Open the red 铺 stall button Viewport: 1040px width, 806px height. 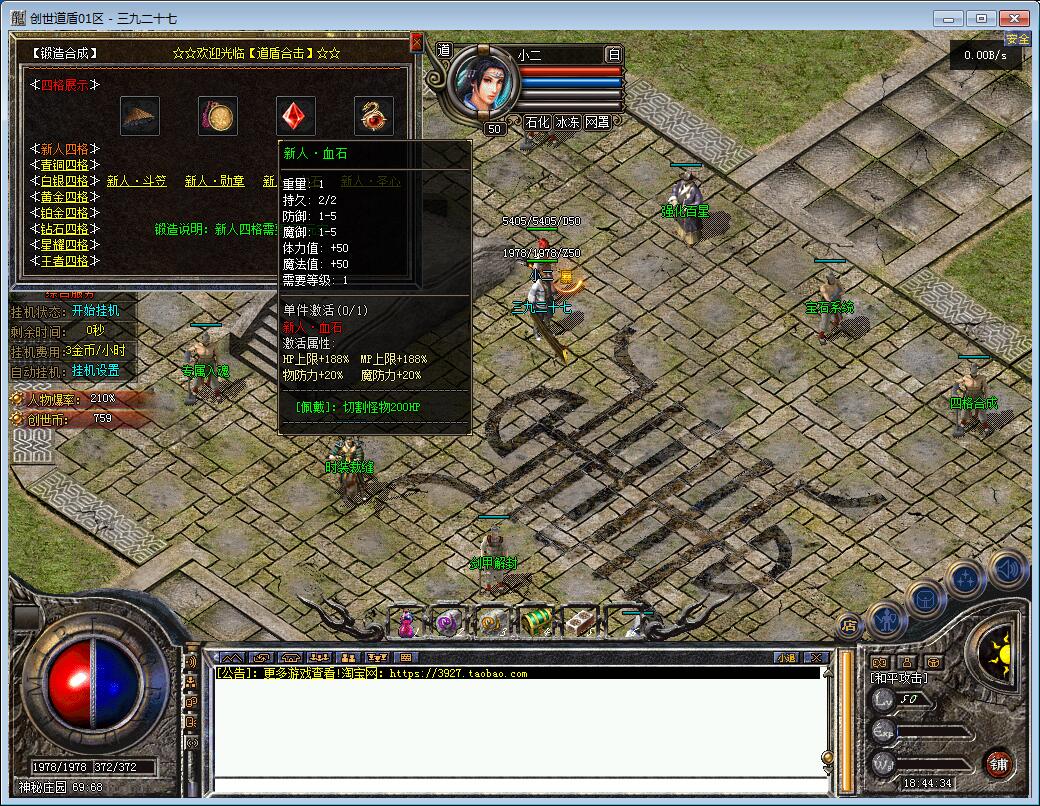[x=997, y=764]
